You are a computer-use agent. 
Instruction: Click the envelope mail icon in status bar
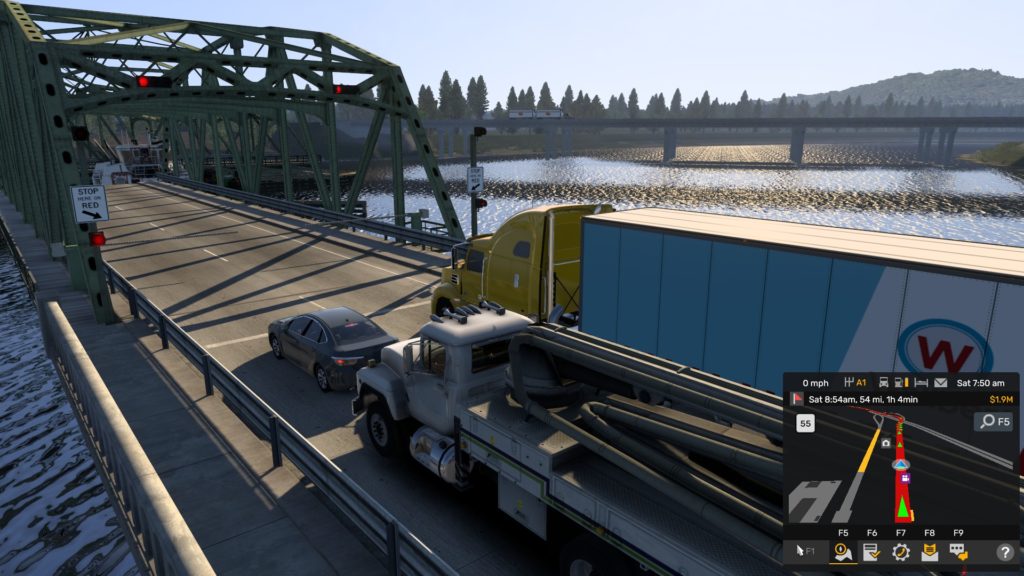[941, 383]
